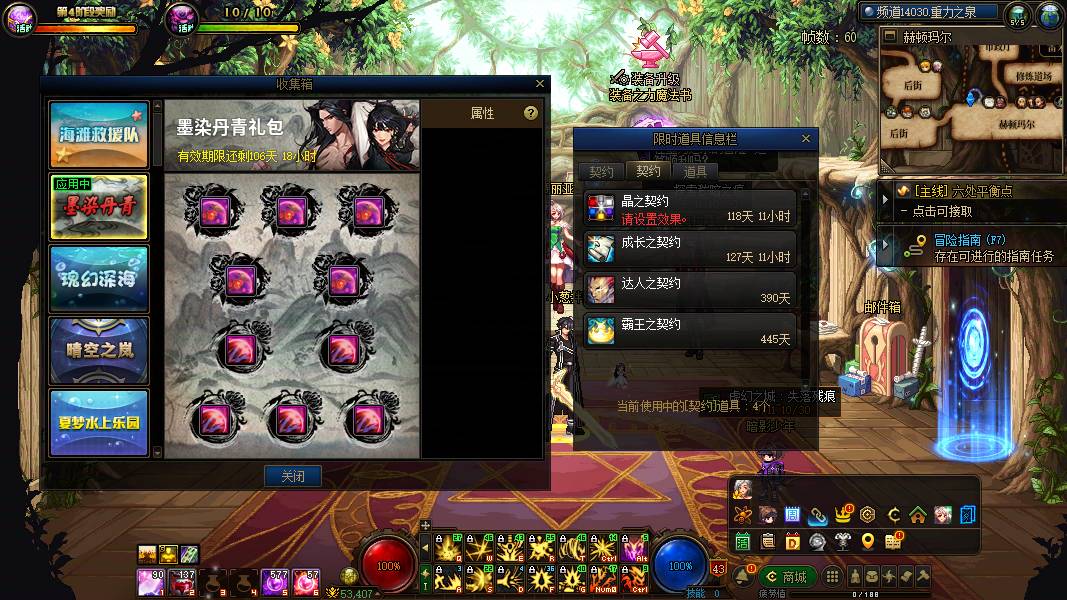Open the nine-dot grid menu button

830,577
